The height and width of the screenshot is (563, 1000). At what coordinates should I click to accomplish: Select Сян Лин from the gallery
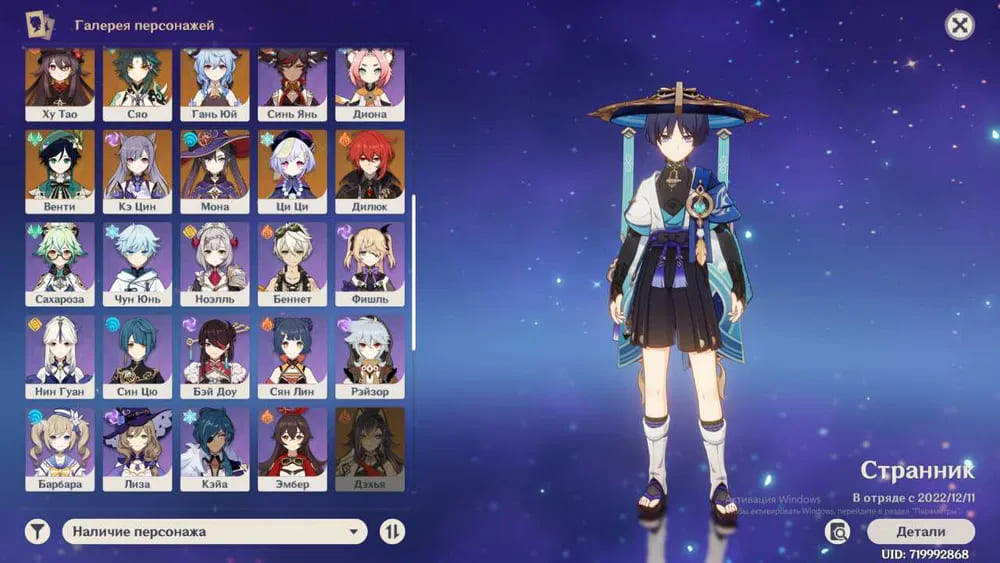[292, 356]
